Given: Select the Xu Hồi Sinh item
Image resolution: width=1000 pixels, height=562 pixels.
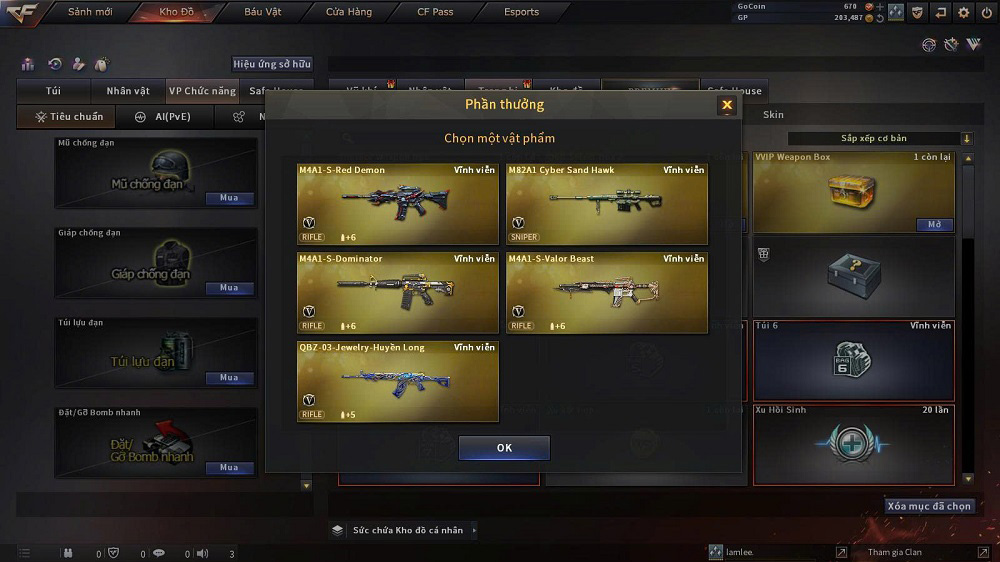Looking at the screenshot, I should tap(853, 444).
